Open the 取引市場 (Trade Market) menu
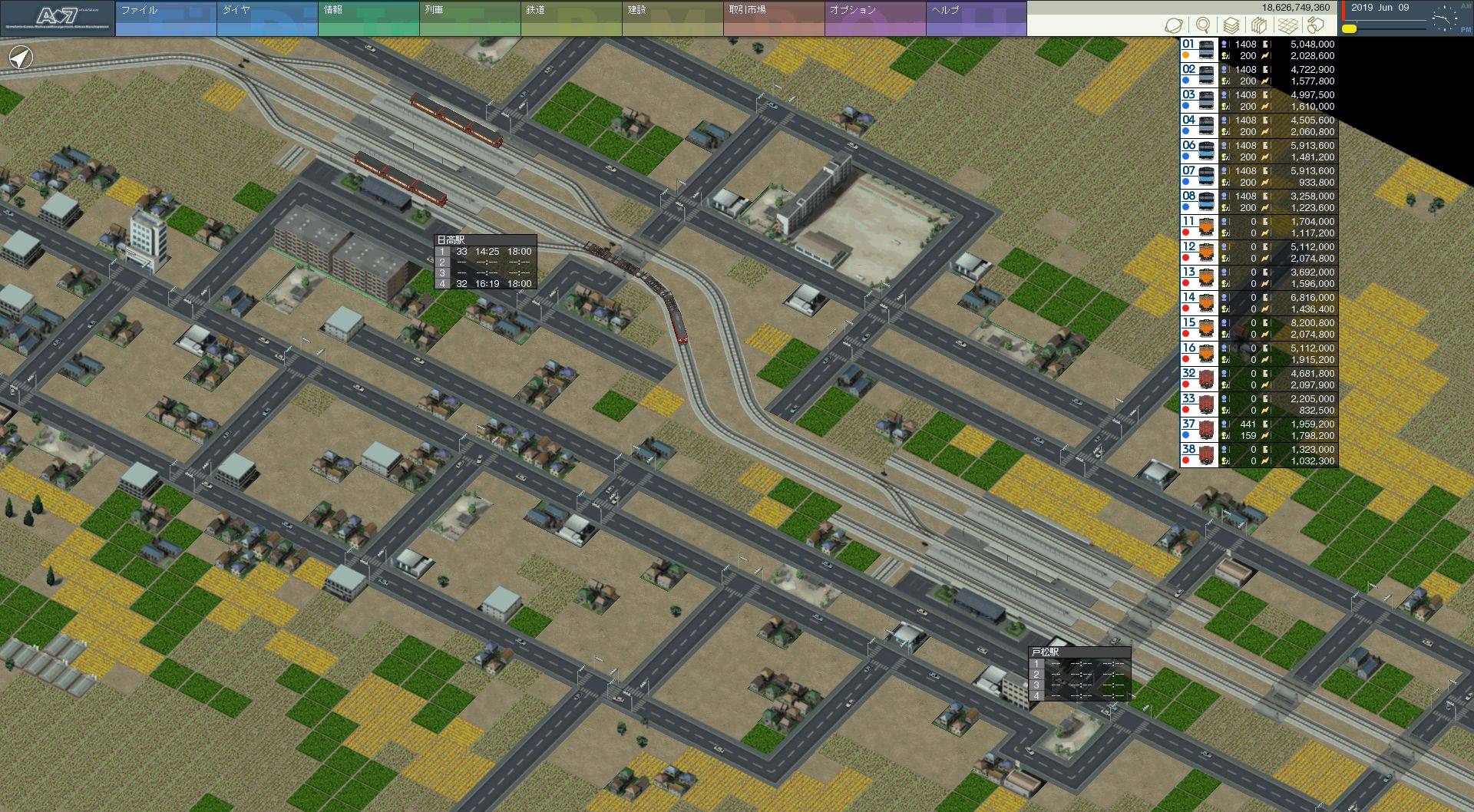This screenshot has height=812, width=1474. [773, 18]
